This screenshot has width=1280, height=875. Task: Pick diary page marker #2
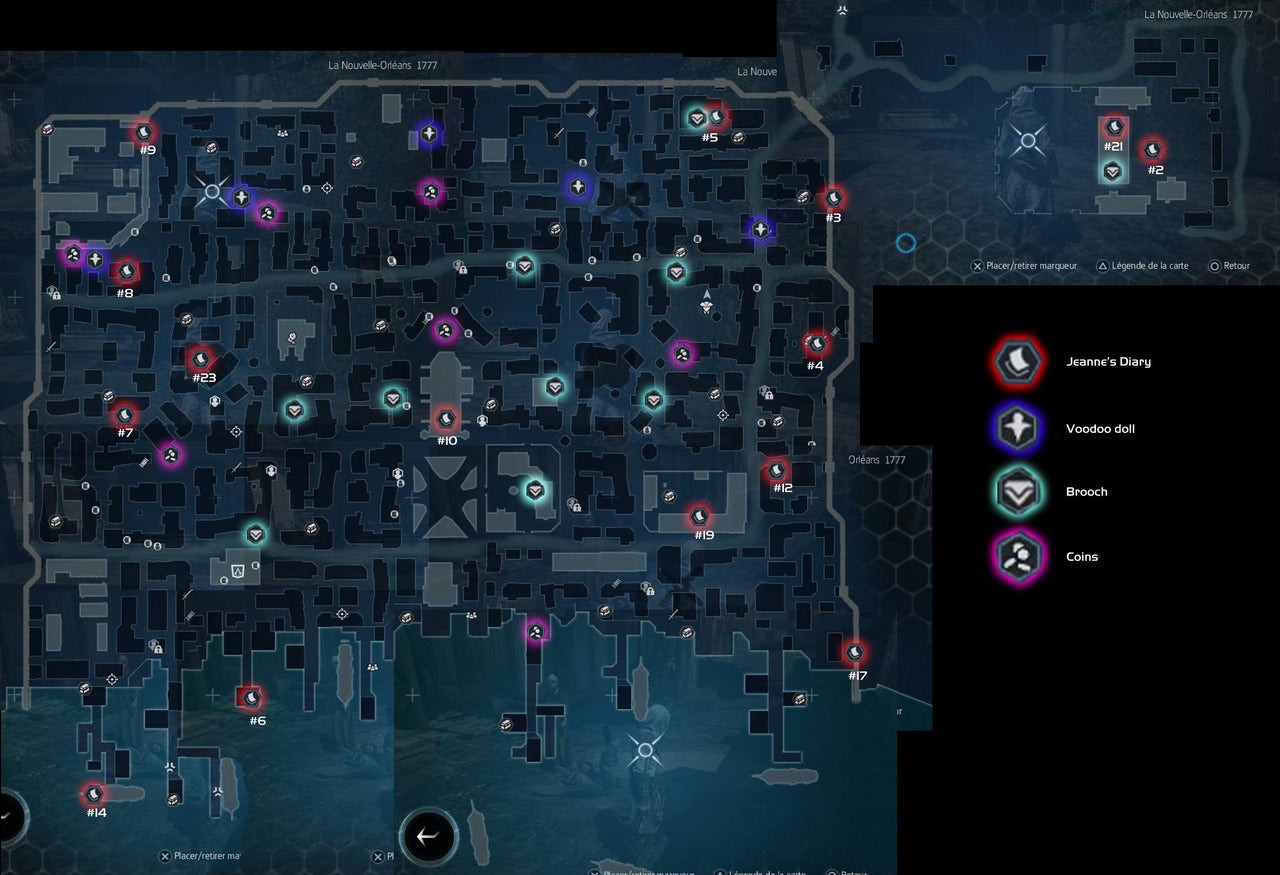click(x=1153, y=150)
